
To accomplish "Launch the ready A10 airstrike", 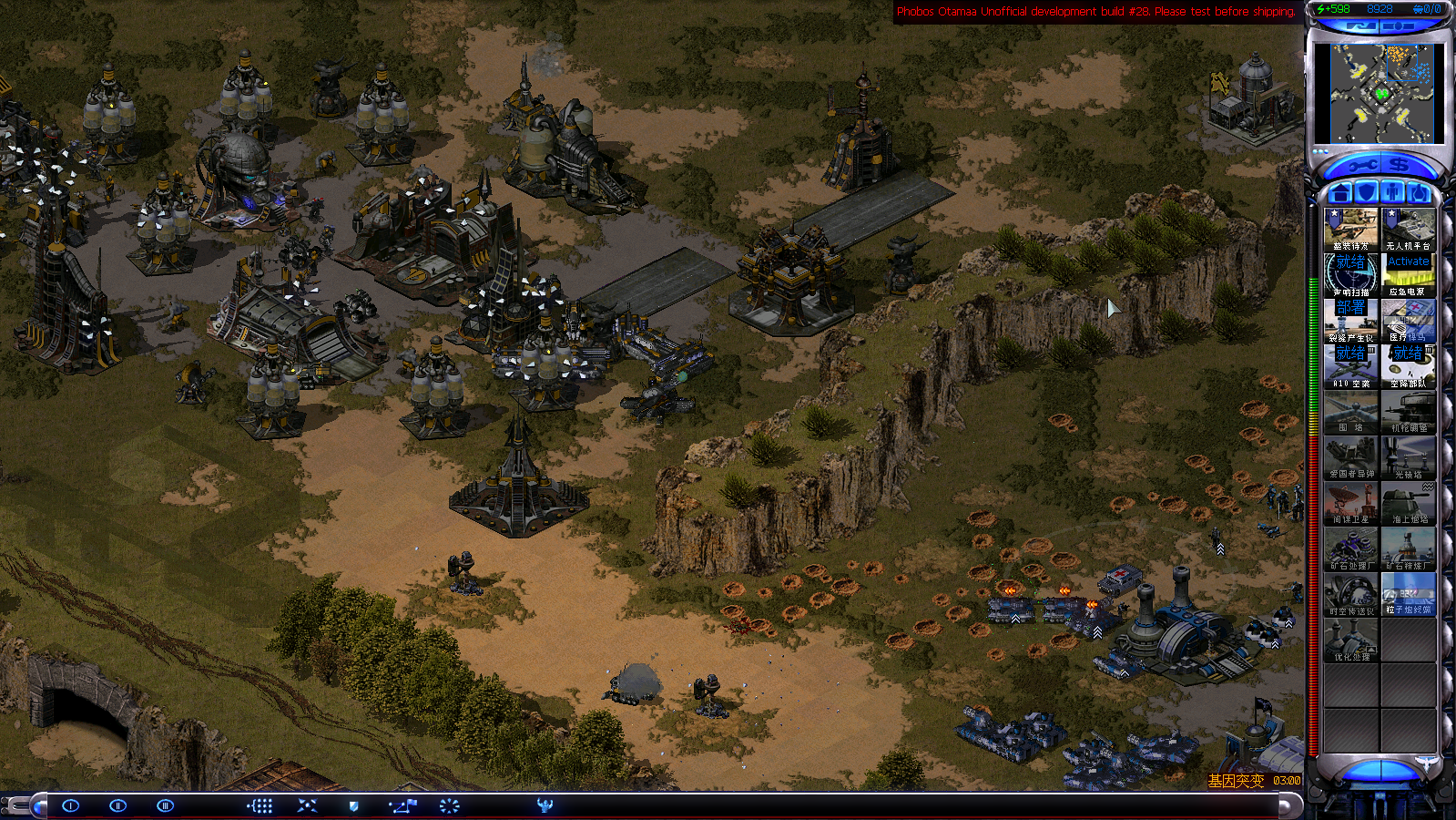I will (x=1350, y=365).
